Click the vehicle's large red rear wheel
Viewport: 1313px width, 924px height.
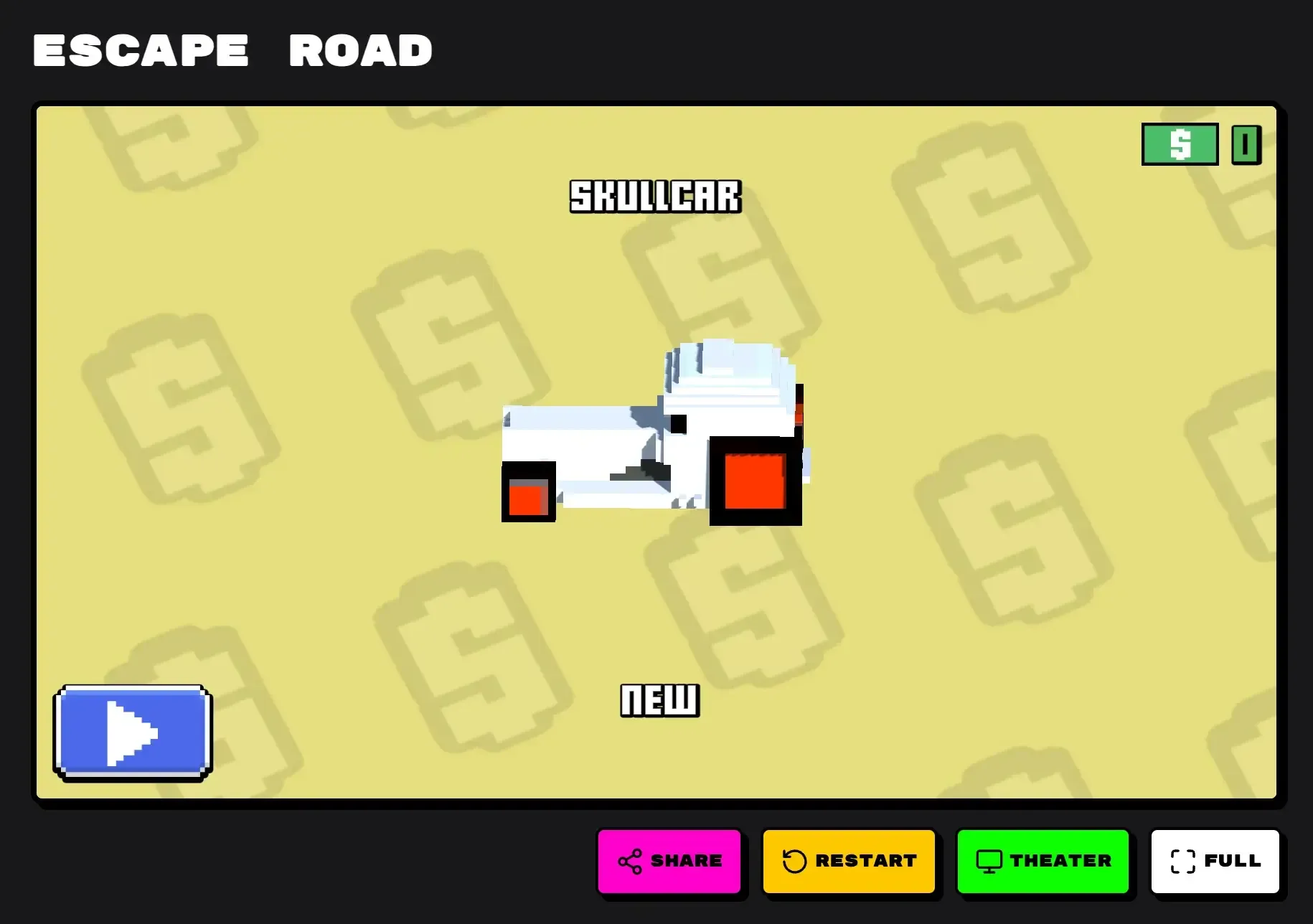pyautogui.click(x=755, y=482)
